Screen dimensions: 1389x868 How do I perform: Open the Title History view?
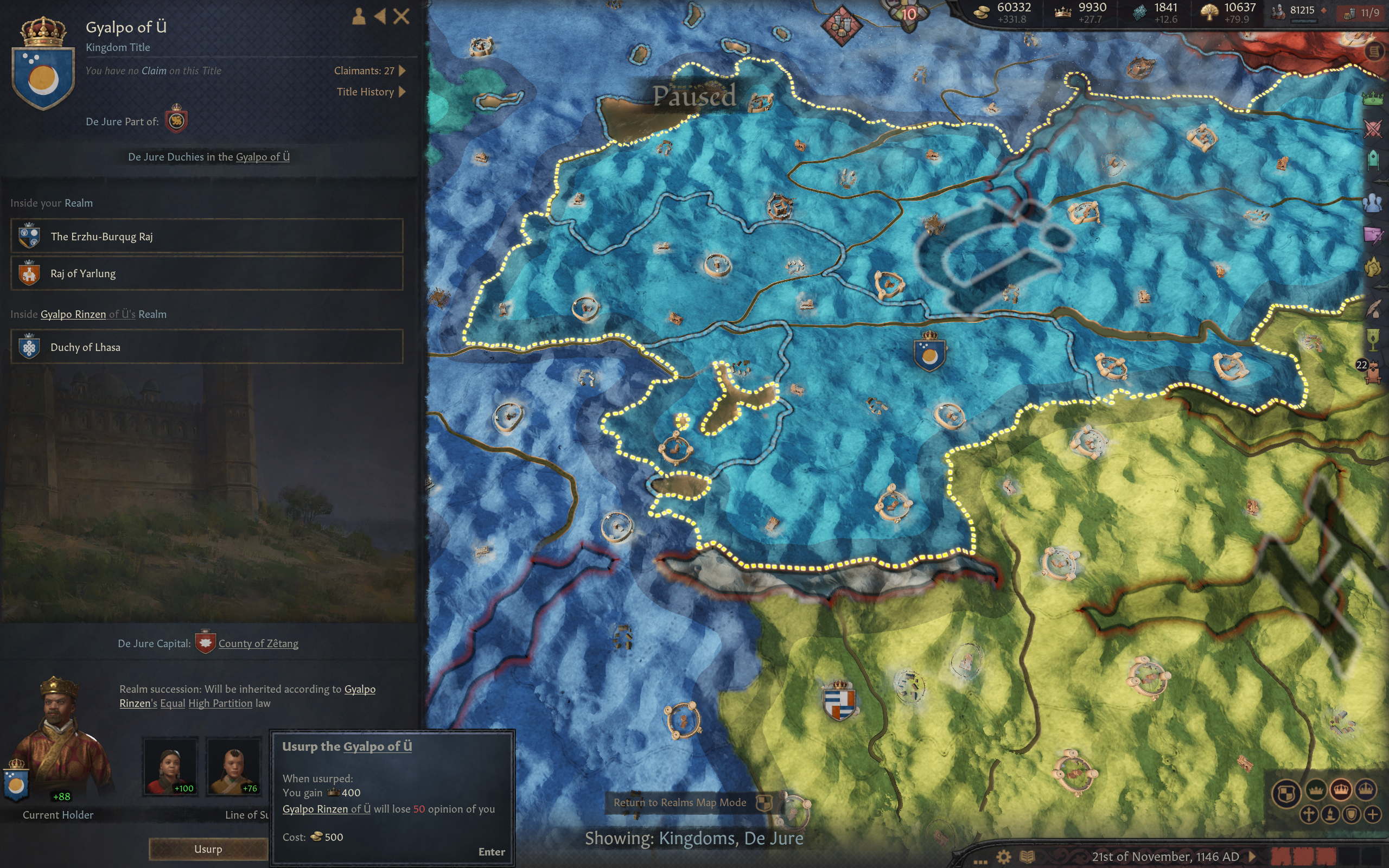pyautogui.click(x=371, y=92)
